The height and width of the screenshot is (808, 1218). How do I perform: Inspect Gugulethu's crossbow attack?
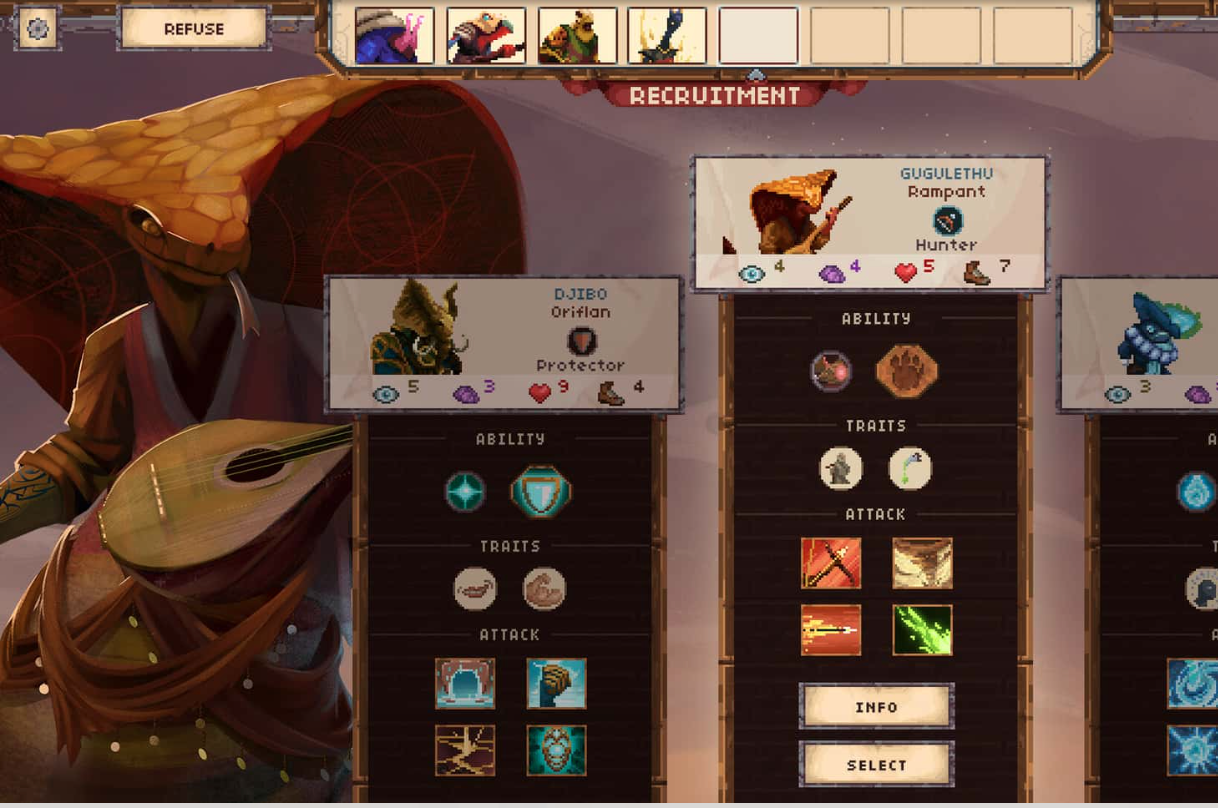click(830, 563)
